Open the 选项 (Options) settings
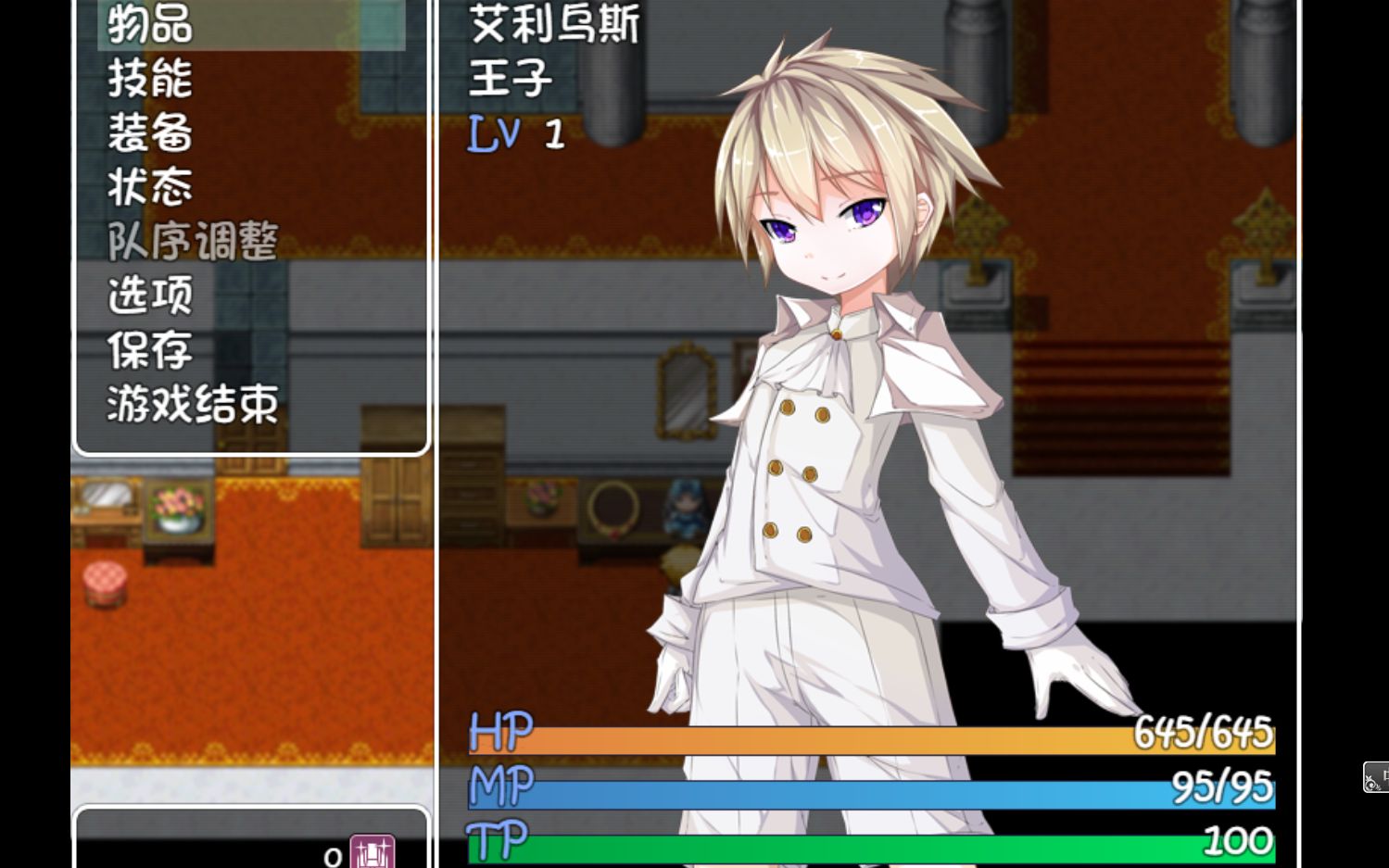The image size is (1389, 868). tap(148, 294)
